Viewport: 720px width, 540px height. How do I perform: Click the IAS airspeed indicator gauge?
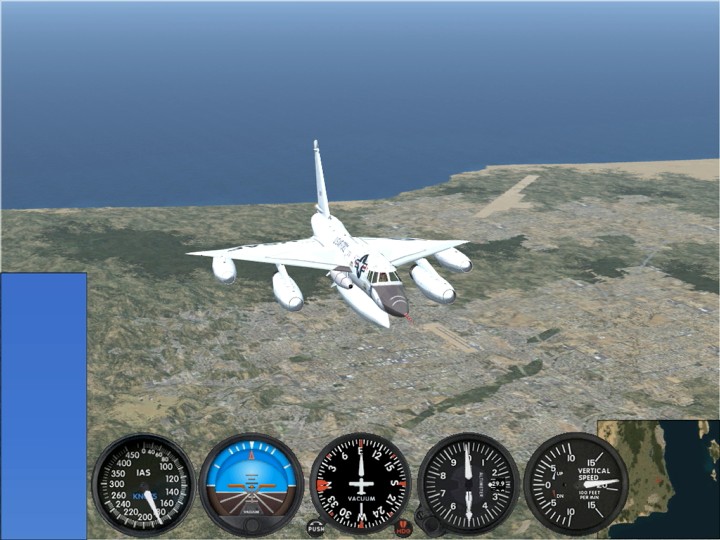tap(144, 485)
